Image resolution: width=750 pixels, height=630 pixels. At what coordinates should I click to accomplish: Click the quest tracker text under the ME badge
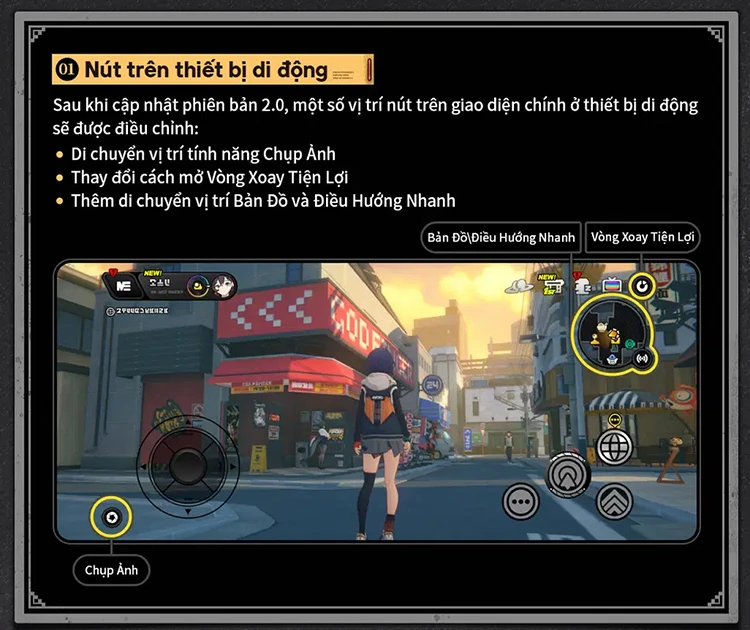pos(142,311)
